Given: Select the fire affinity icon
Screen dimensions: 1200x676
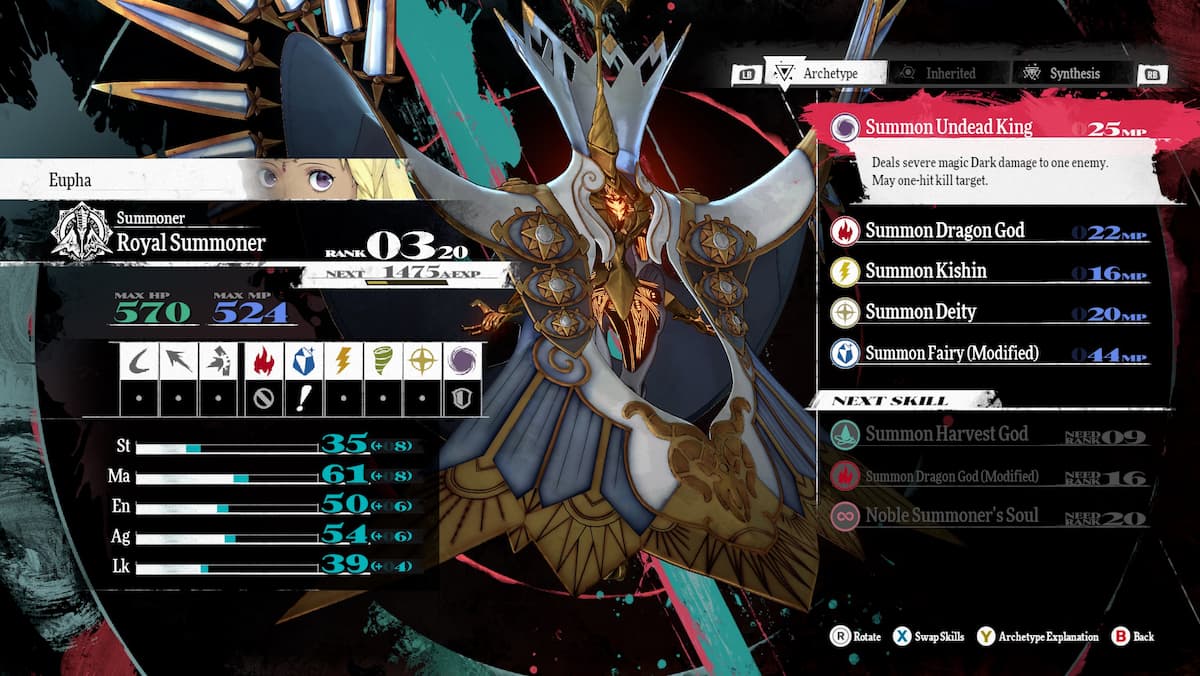Looking at the screenshot, I should tap(260, 361).
